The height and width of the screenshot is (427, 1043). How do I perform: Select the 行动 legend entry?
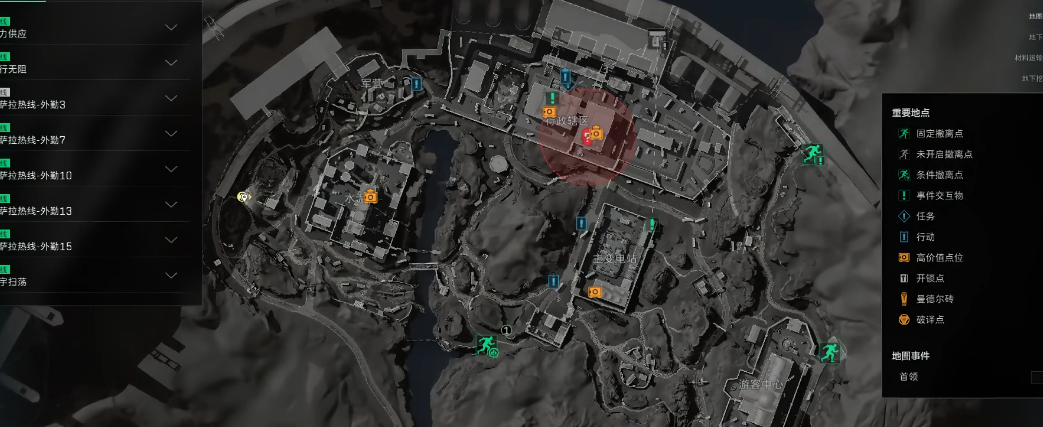(x=925, y=237)
